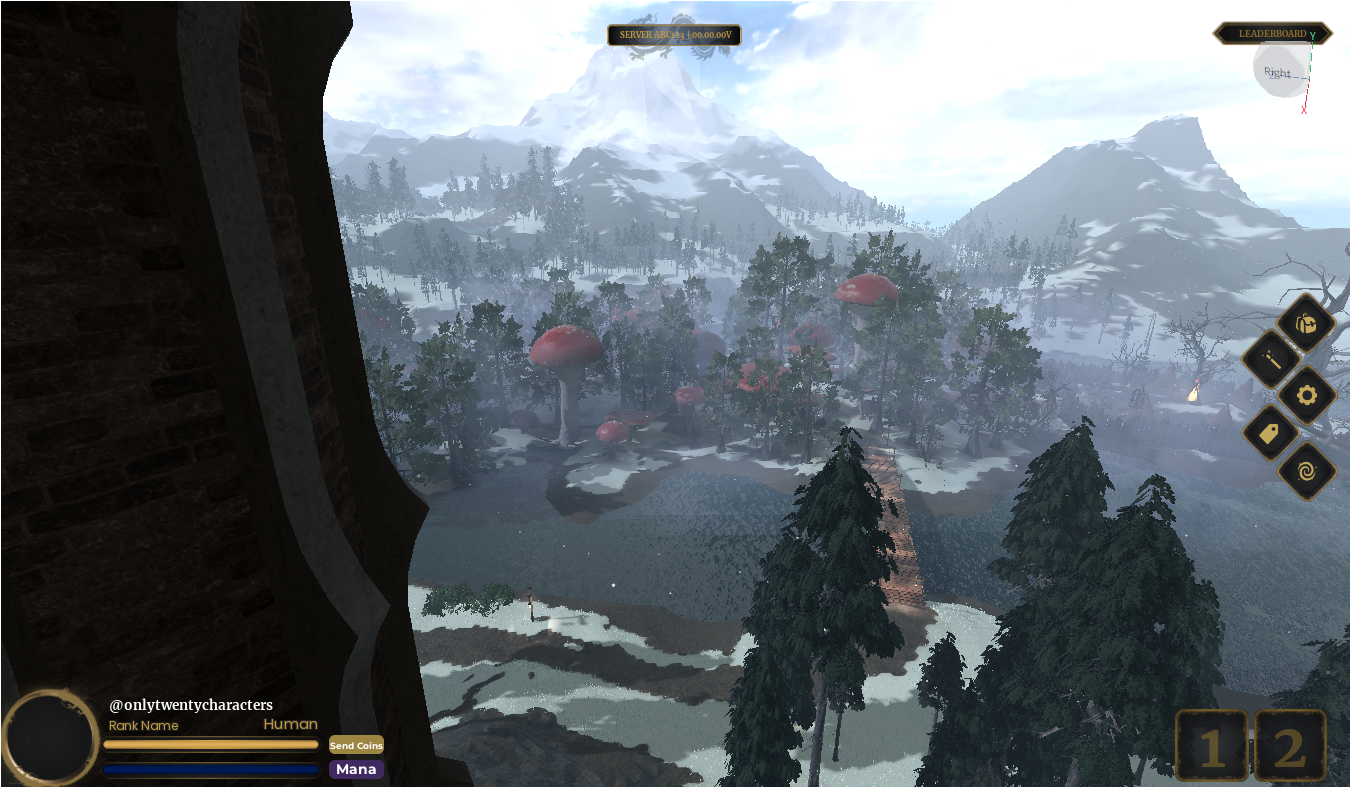Click the Send Coins button
Viewport: 1351px width, 788px height.
point(356,745)
